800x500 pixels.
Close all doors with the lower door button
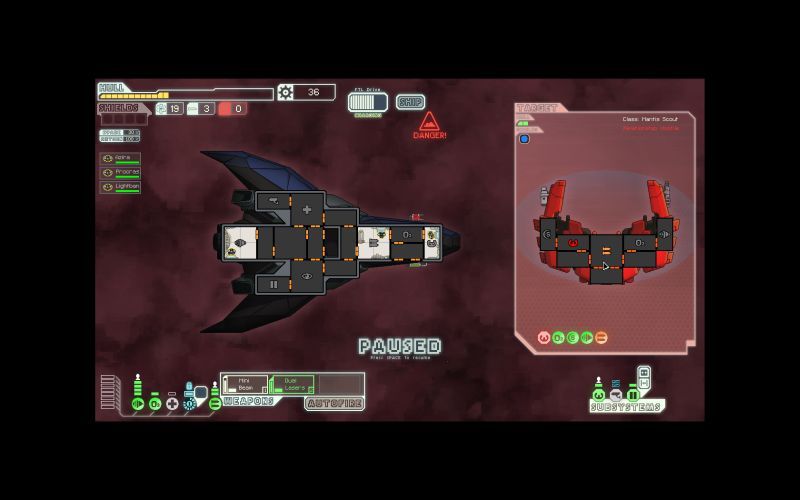click(643, 384)
